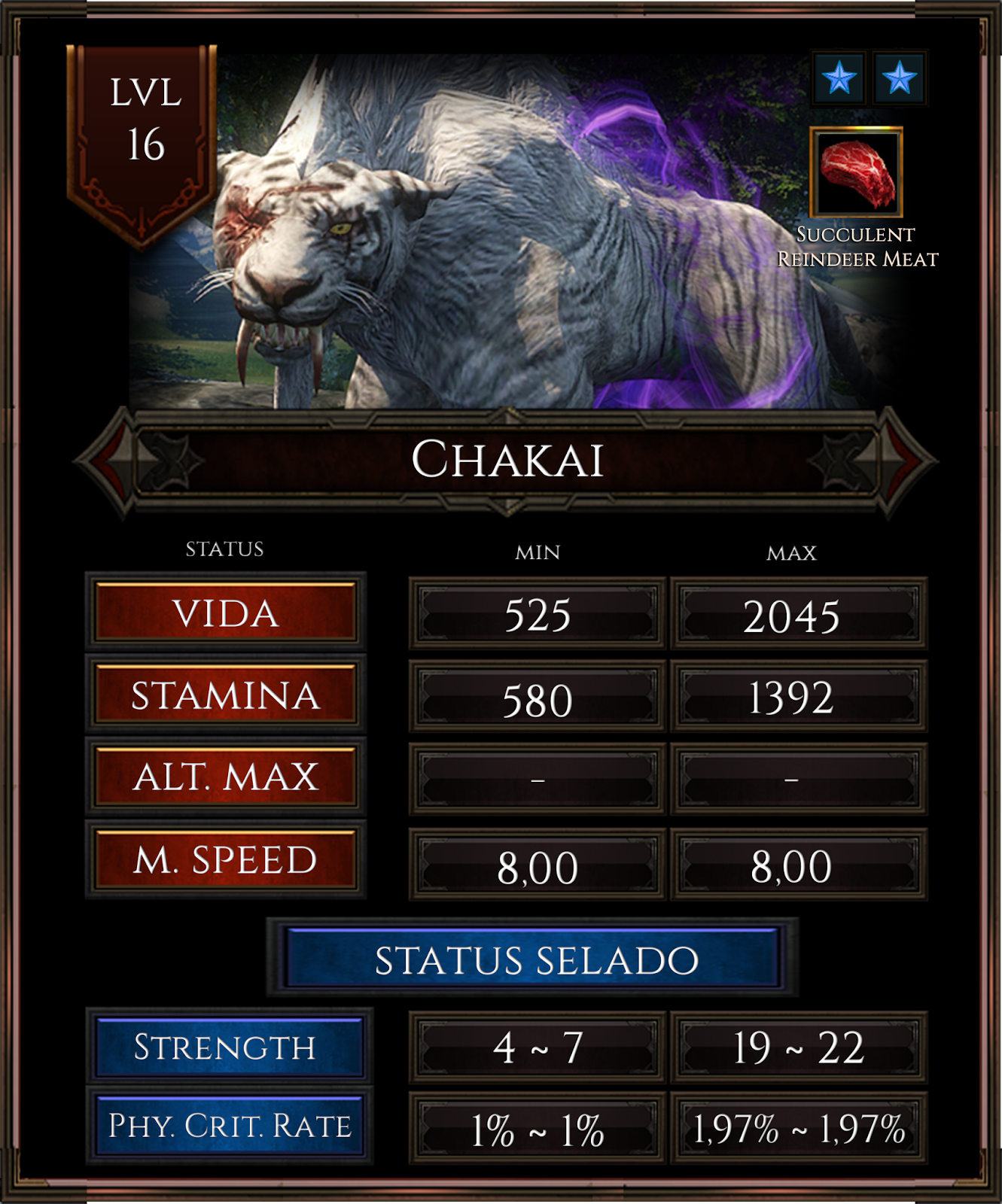
Task: Enable the STATUS SELADO display
Action: (x=535, y=959)
